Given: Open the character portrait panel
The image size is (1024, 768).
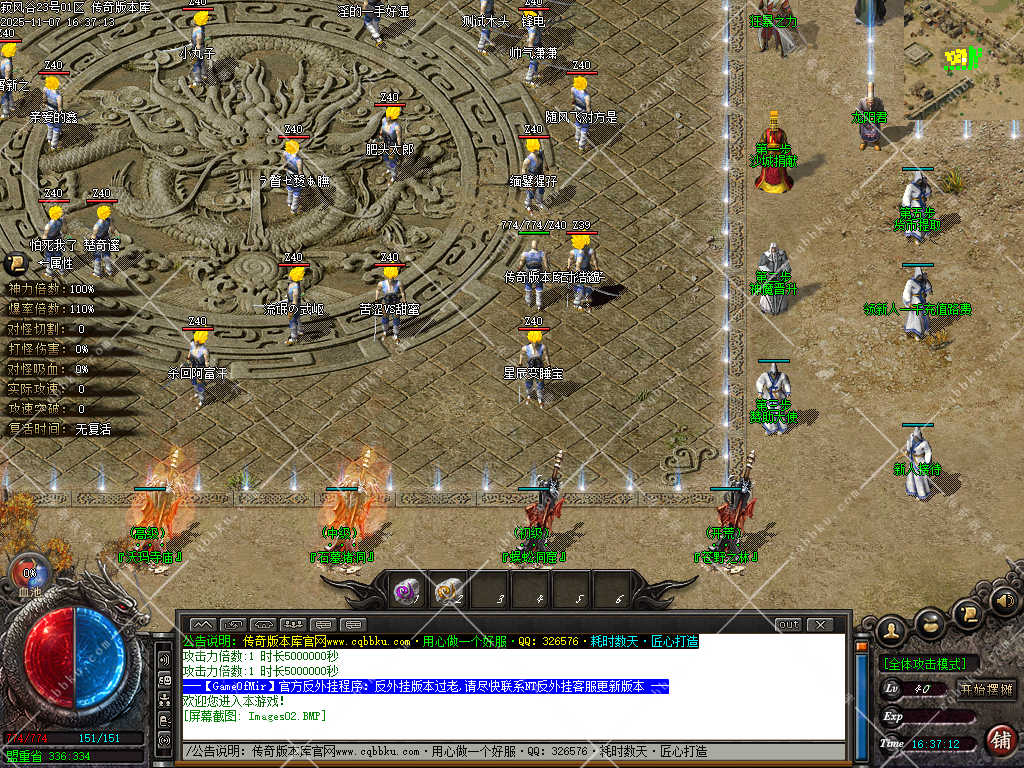Looking at the screenshot, I should point(890,630).
